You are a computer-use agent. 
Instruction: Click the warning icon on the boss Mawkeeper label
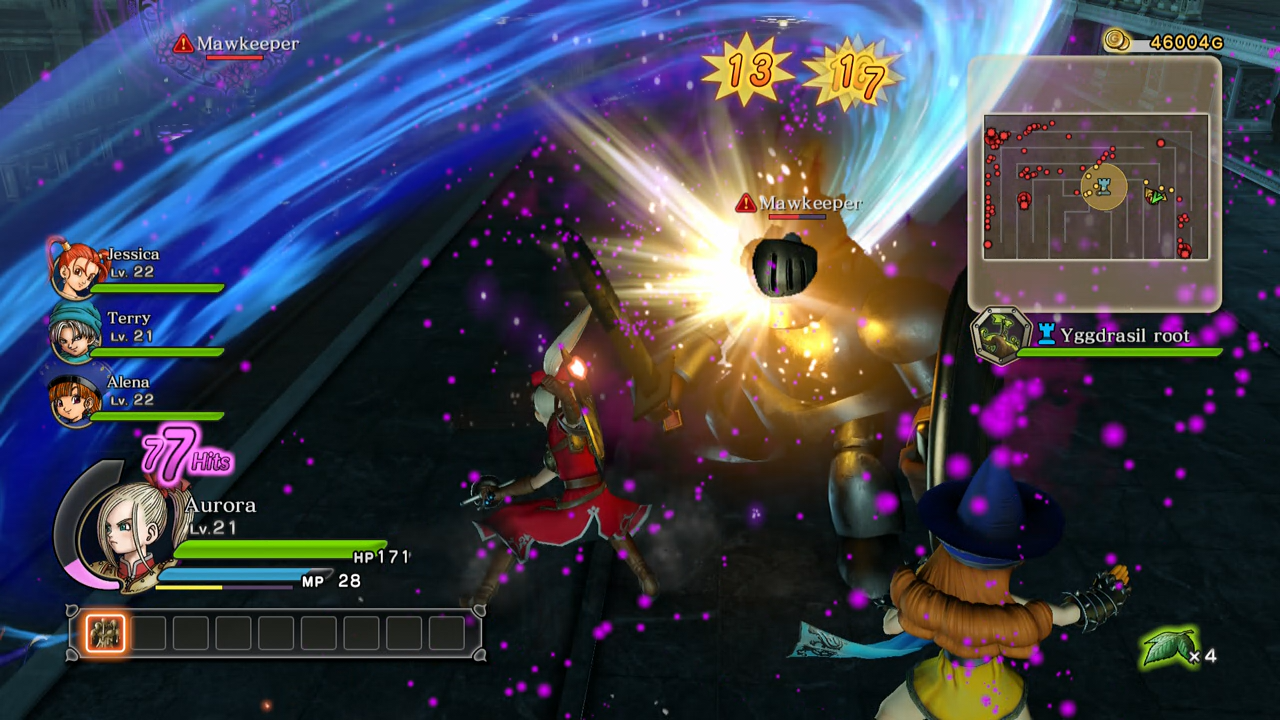(x=744, y=203)
